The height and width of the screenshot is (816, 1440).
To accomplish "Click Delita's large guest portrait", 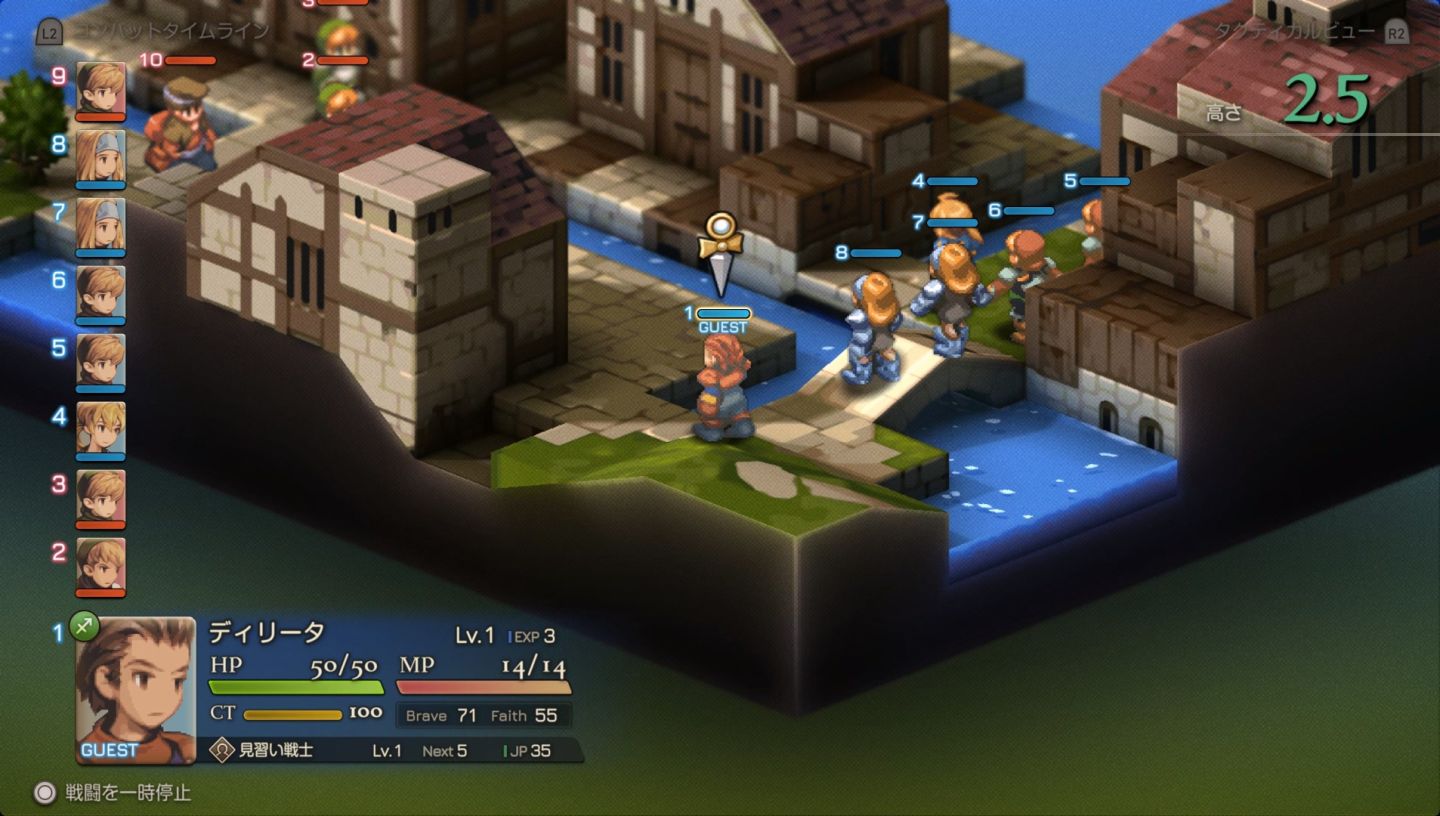I will point(136,690).
